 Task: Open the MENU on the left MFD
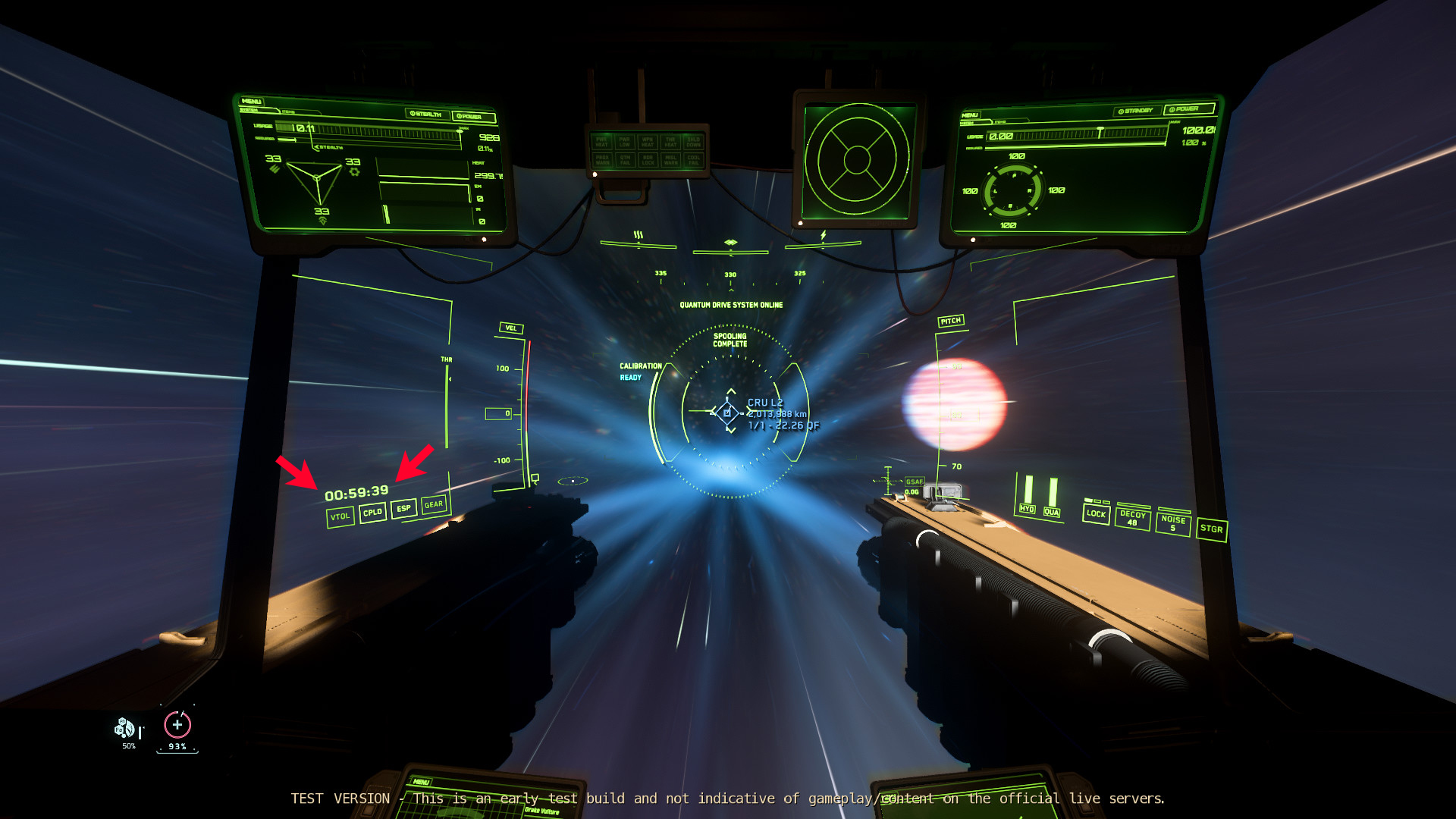click(252, 100)
